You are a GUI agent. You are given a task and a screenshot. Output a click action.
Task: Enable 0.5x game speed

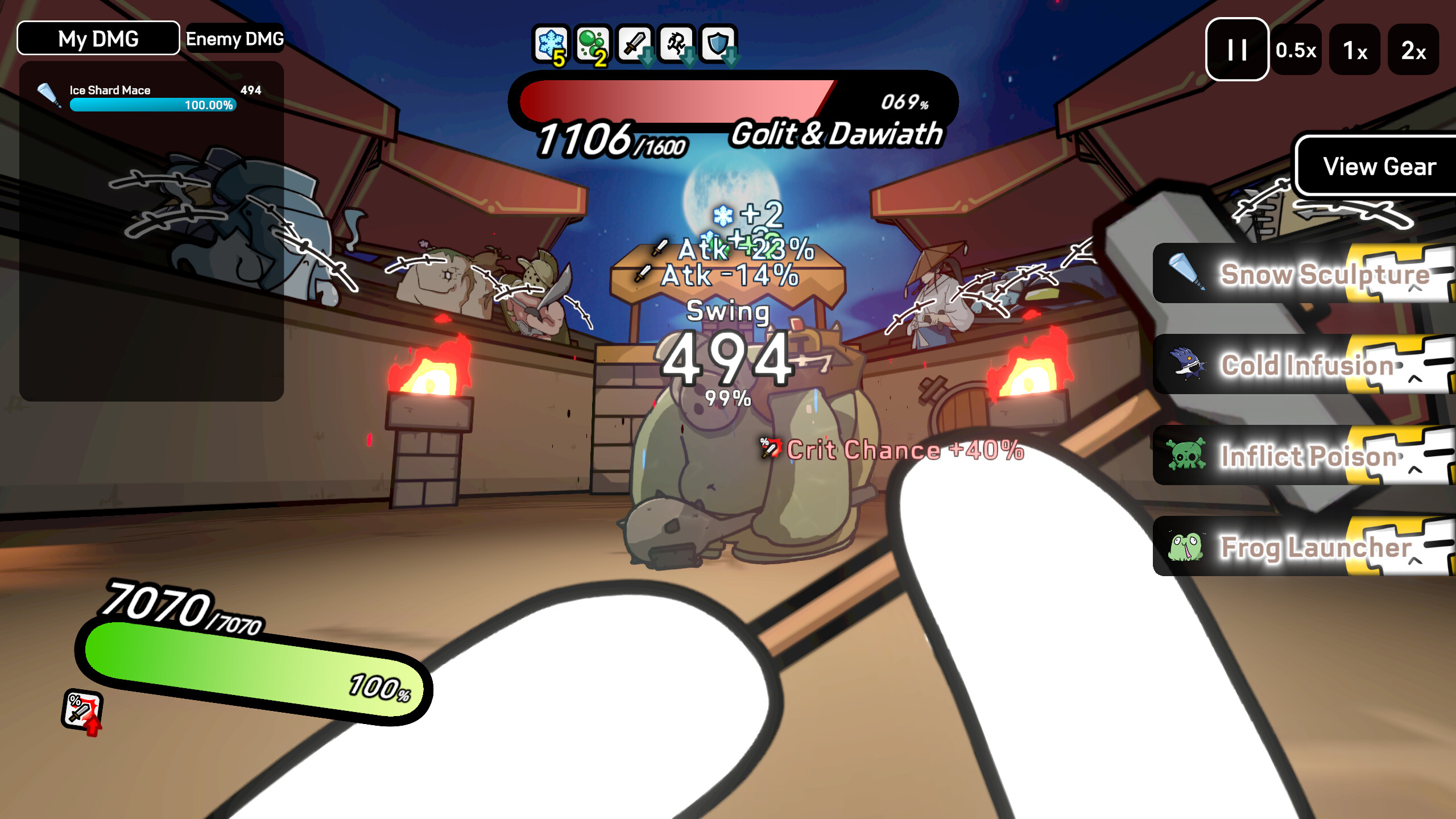1297,51
